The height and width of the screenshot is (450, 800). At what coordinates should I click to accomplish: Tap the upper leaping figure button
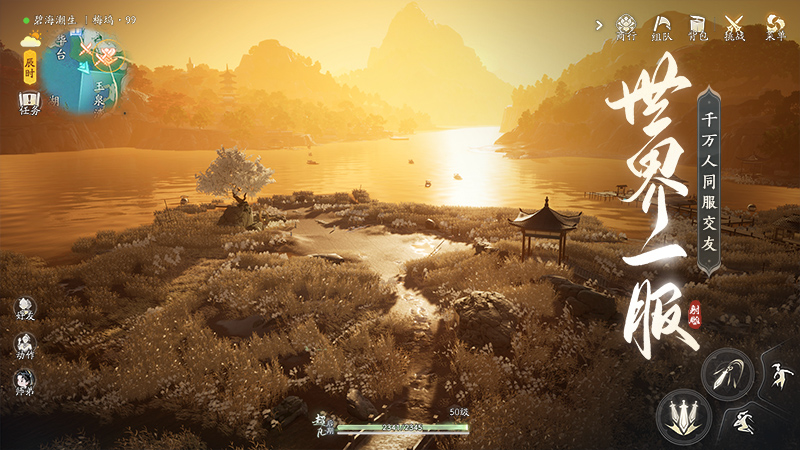tap(776, 377)
